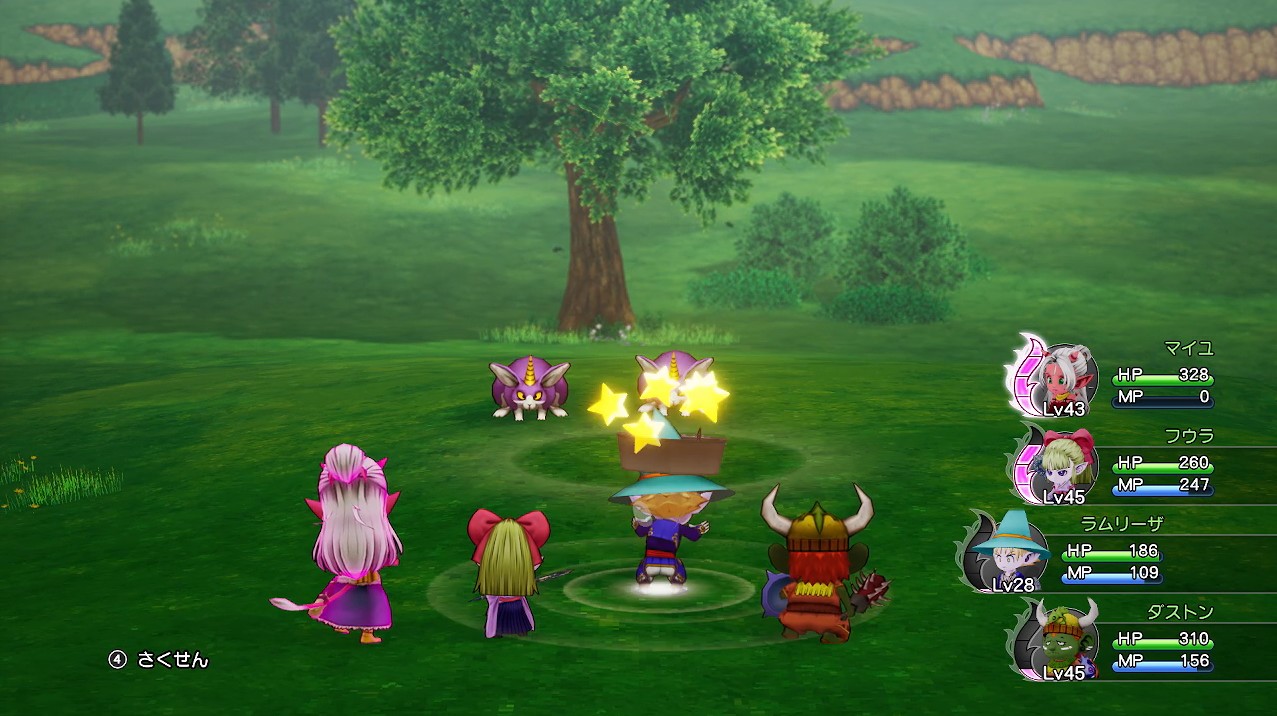Open the さくせん tactics menu
The image size is (1277, 716).
[x=160, y=660]
